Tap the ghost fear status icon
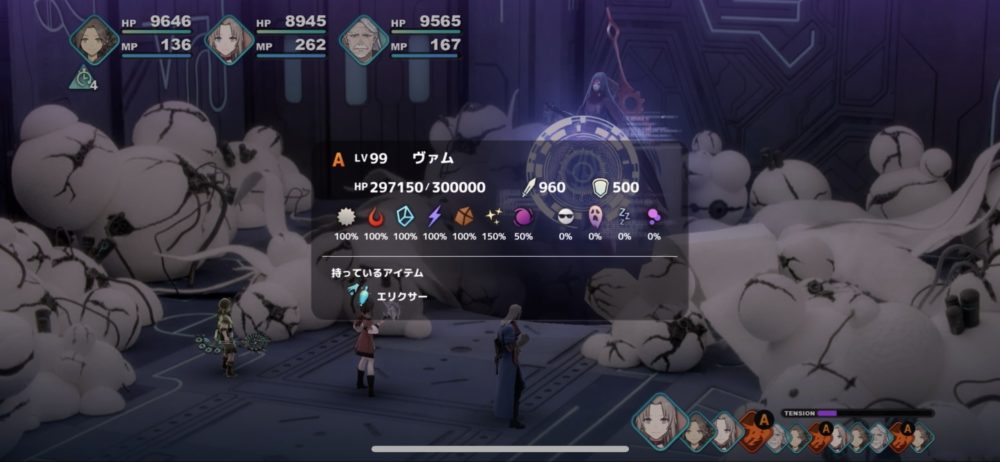The height and width of the screenshot is (462, 1000). point(595,216)
